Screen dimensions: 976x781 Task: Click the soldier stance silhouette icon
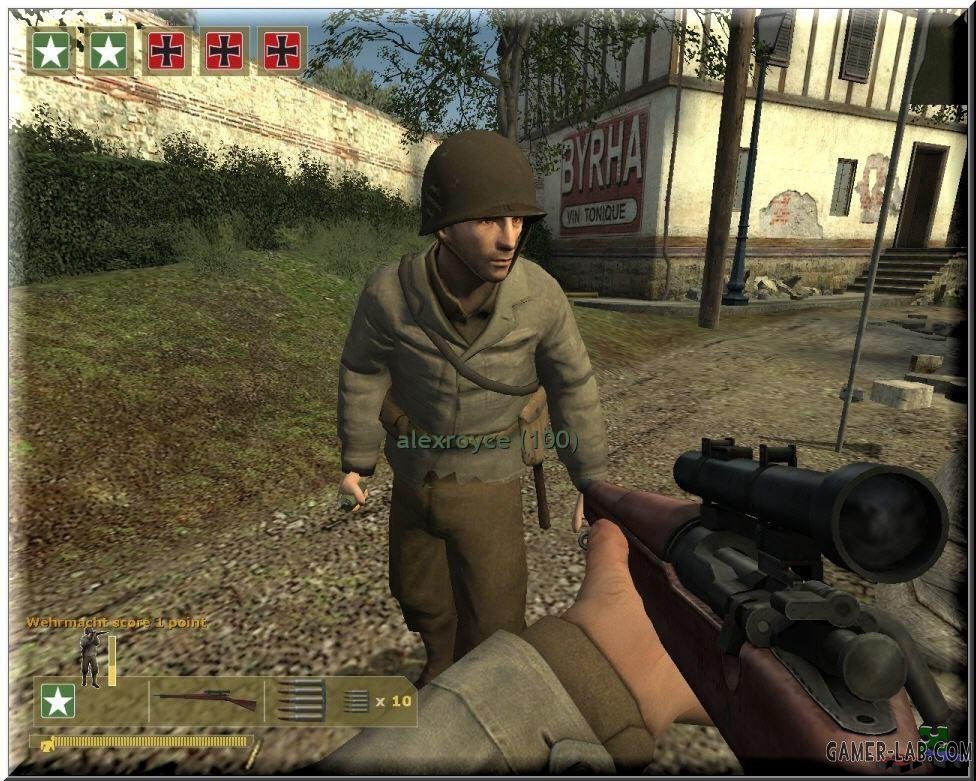pyautogui.click(x=90, y=657)
